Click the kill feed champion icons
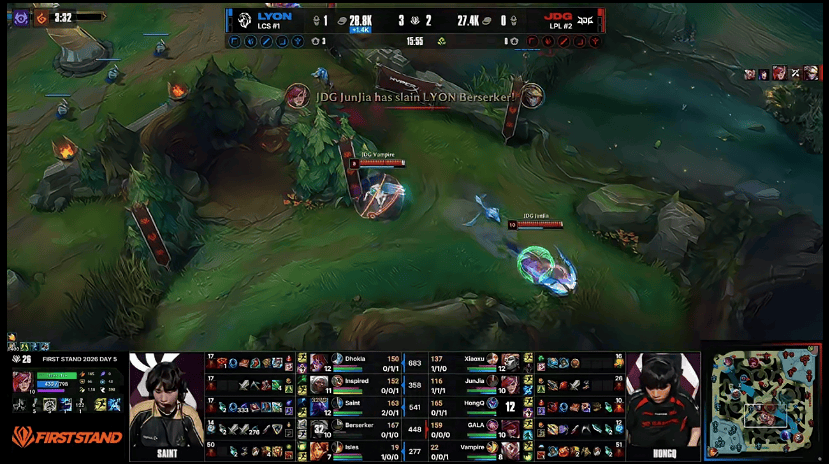 pyautogui.click(x=782, y=74)
